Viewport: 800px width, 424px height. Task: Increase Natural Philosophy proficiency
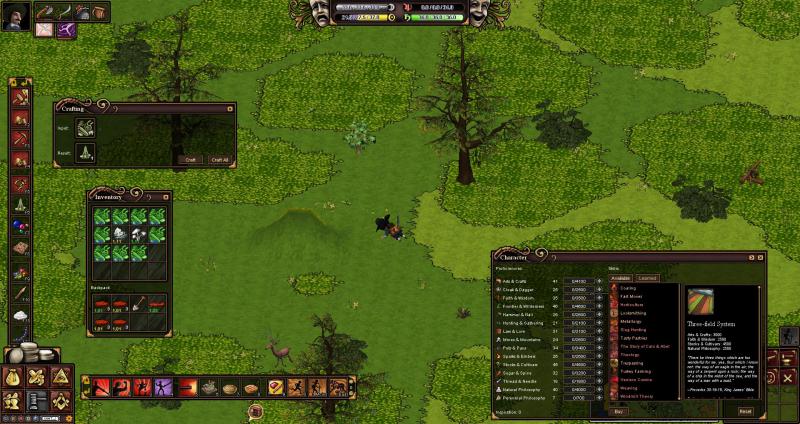pos(599,391)
